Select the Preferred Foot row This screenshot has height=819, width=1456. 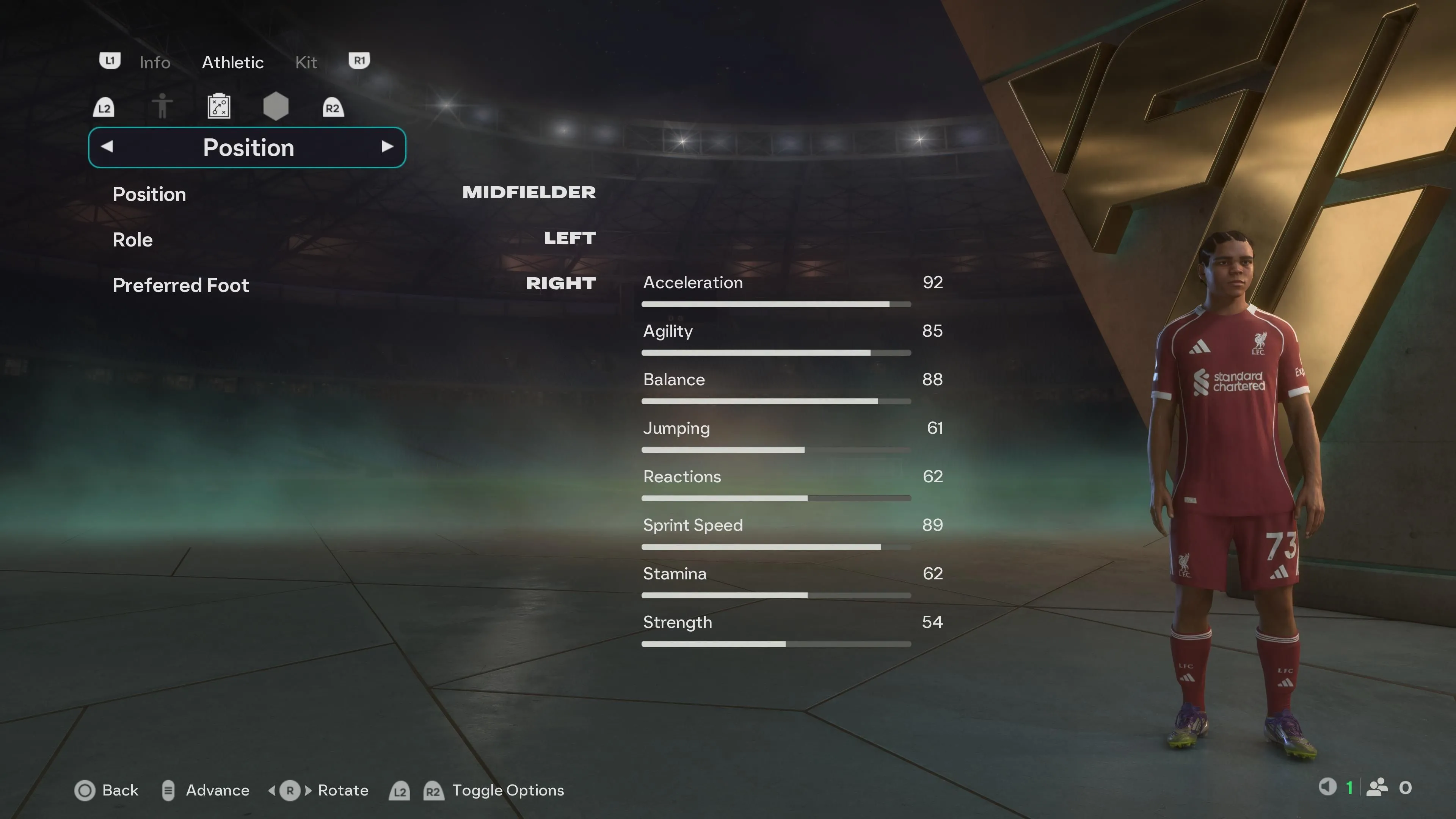353,284
